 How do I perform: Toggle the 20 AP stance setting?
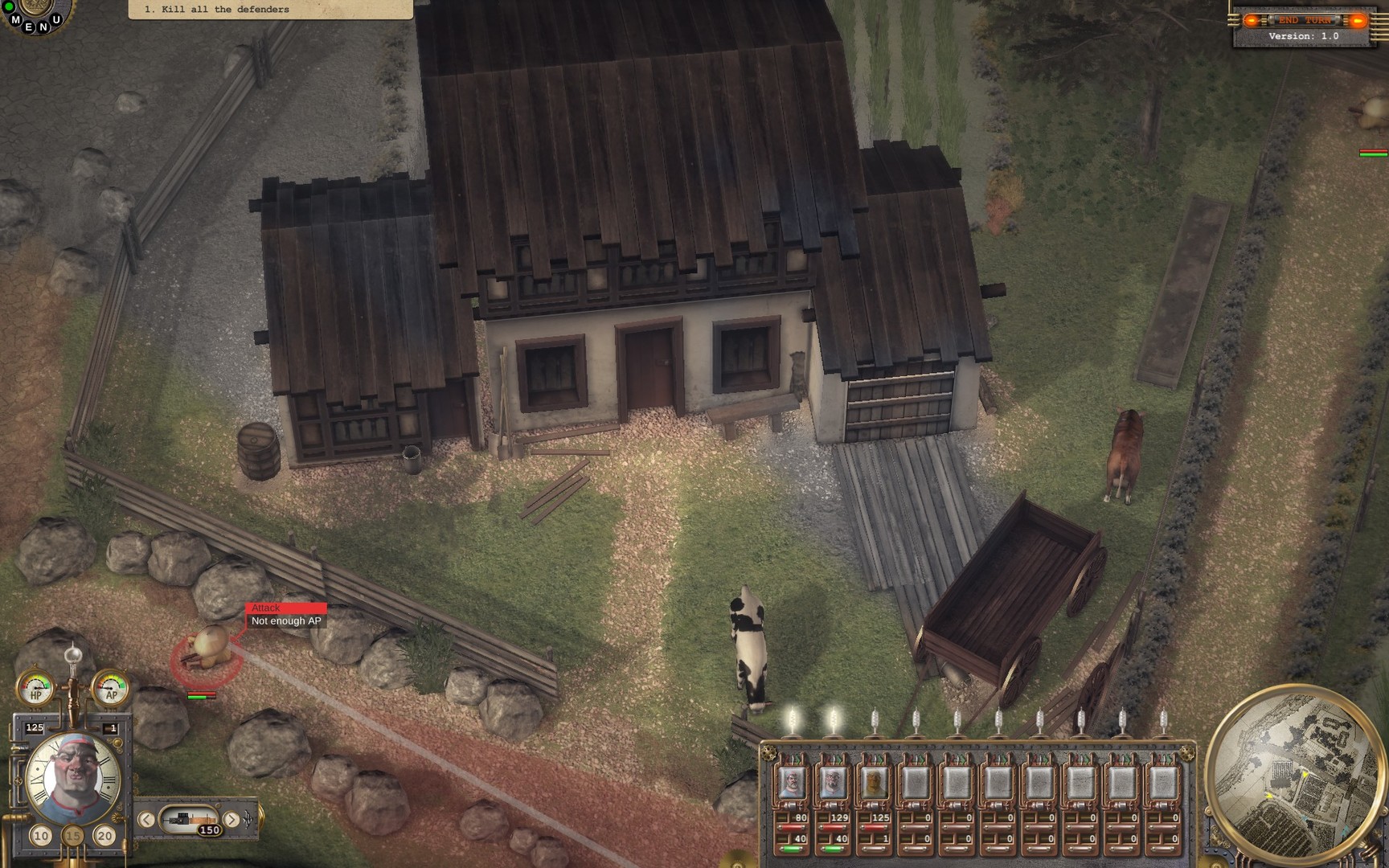click(104, 835)
